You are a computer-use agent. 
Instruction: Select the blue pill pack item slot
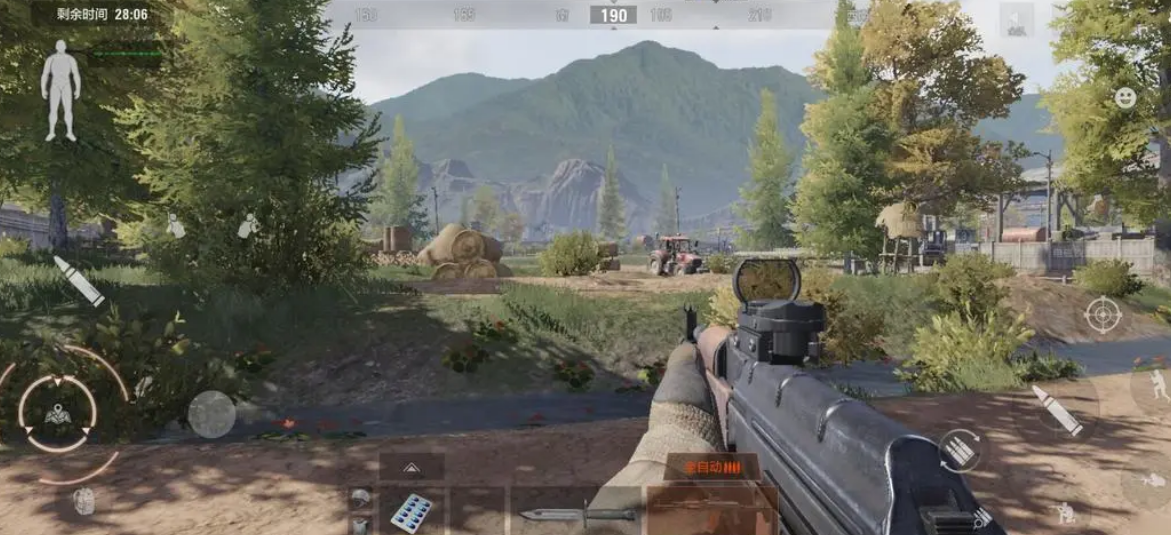410,511
